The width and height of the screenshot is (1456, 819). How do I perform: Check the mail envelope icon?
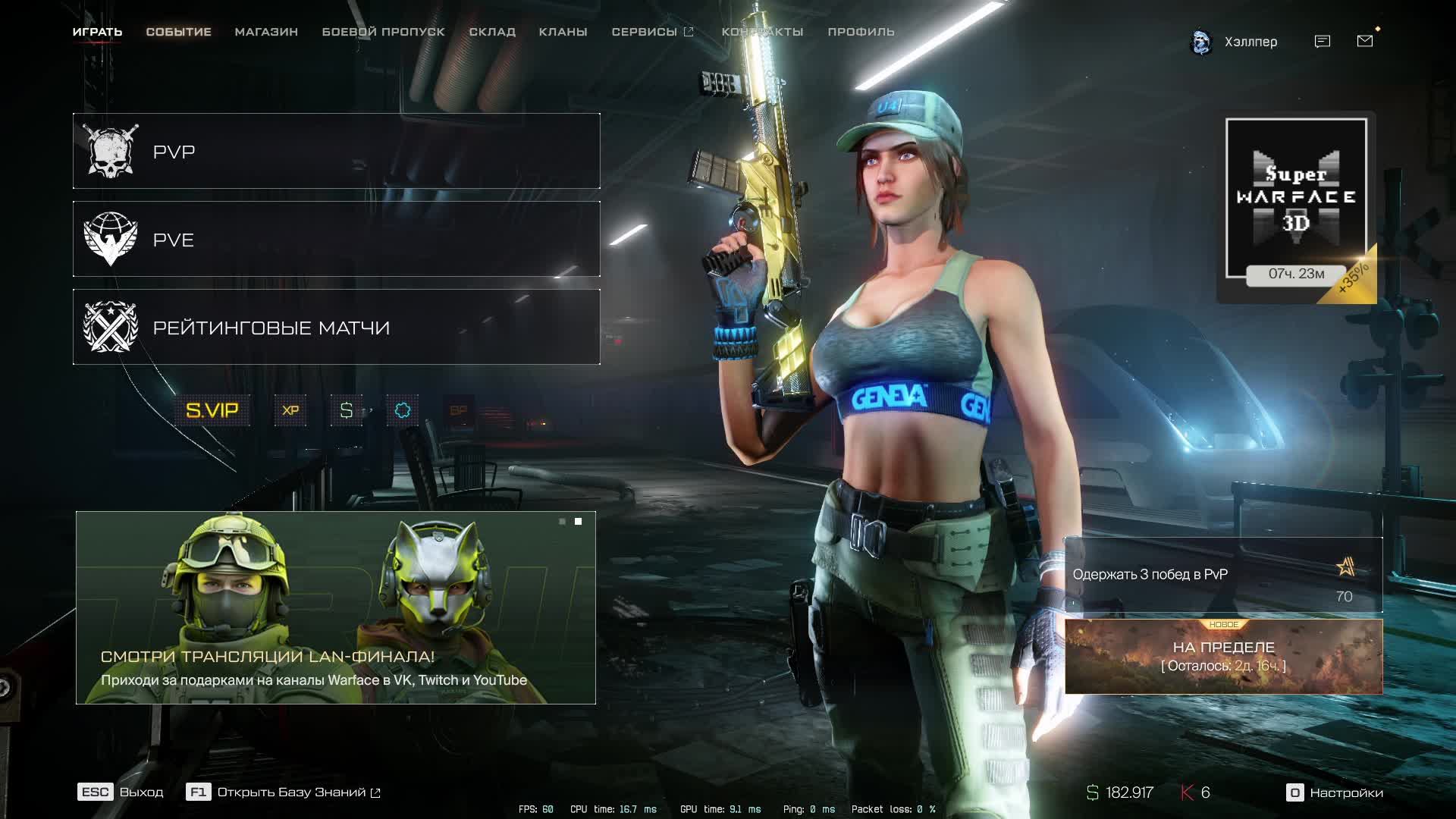[1365, 41]
